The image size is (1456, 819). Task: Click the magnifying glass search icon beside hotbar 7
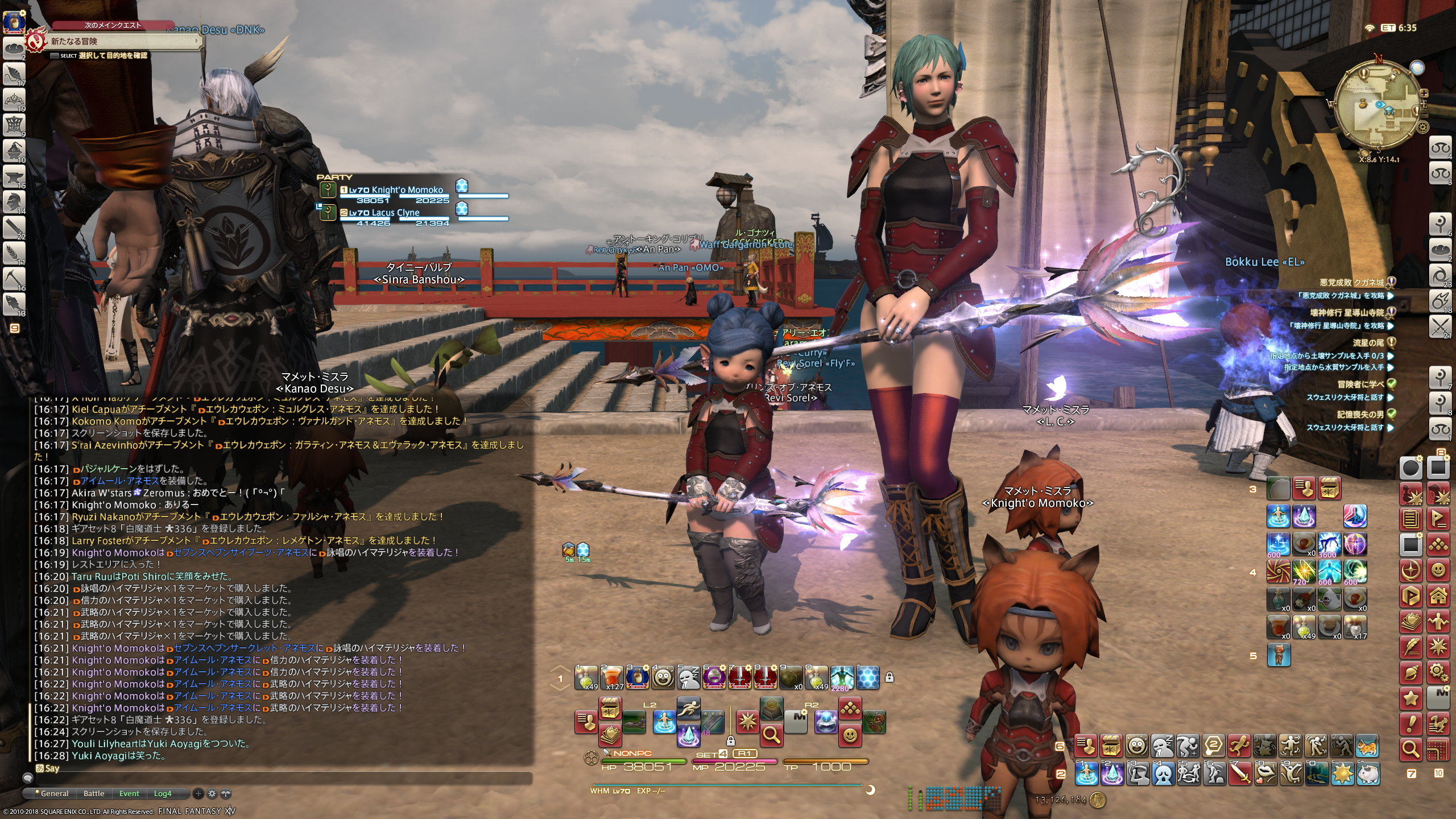pyautogui.click(x=1411, y=749)
